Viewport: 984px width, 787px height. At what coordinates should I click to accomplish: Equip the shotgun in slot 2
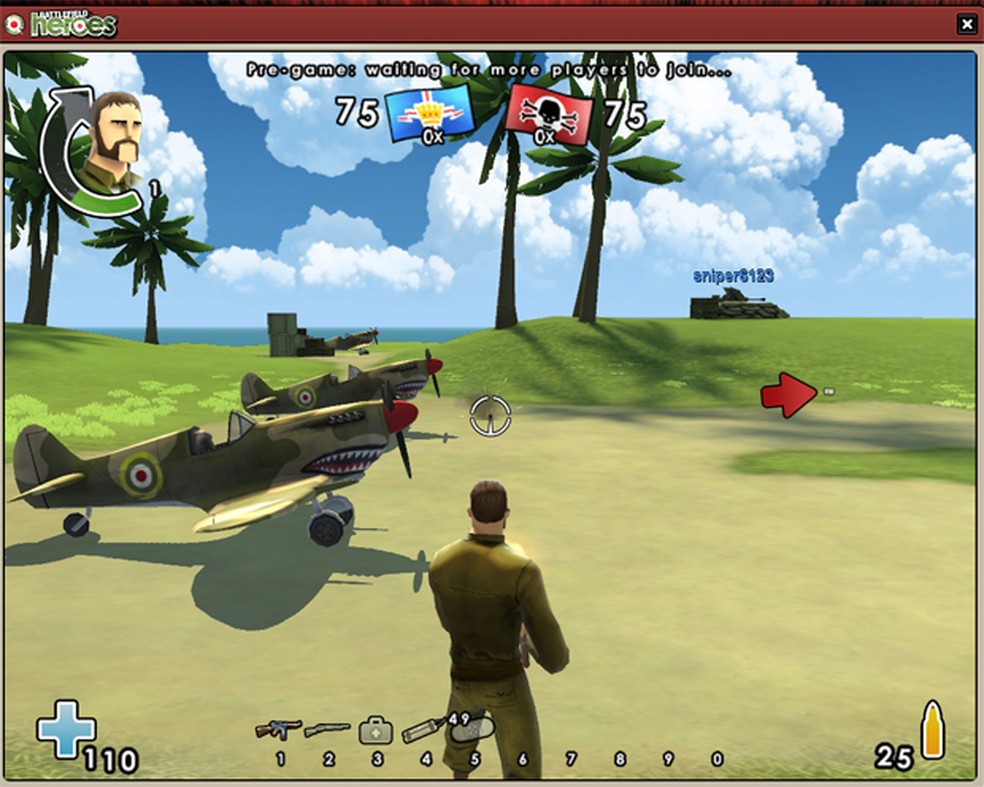[327, 729]
